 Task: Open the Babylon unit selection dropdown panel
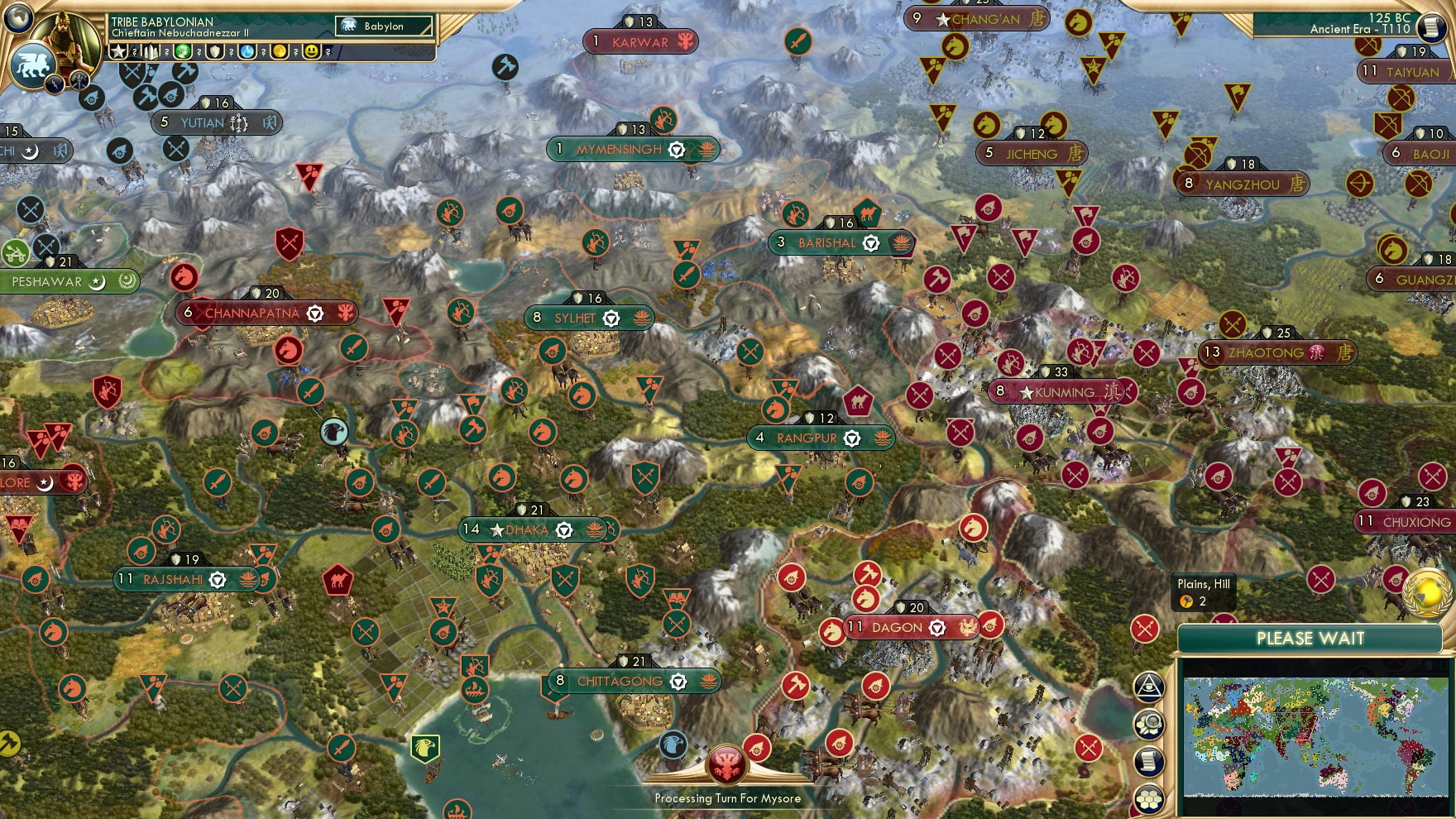coord(384,26)
